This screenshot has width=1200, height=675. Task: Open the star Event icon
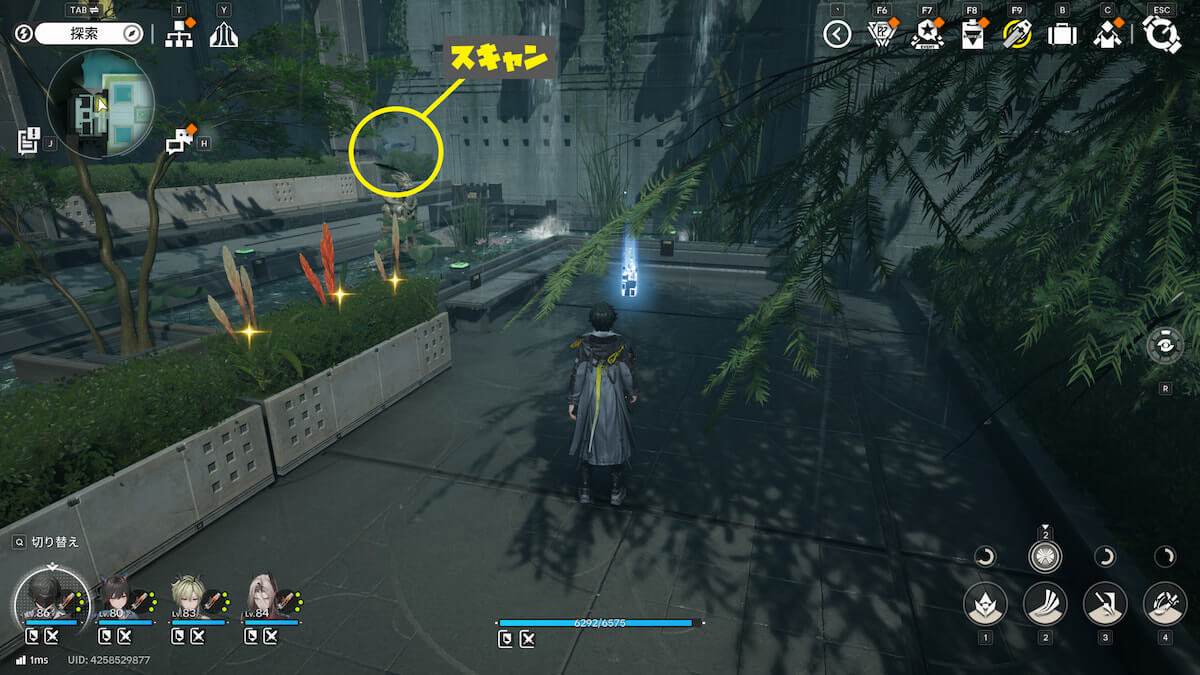tap(926, 35)
